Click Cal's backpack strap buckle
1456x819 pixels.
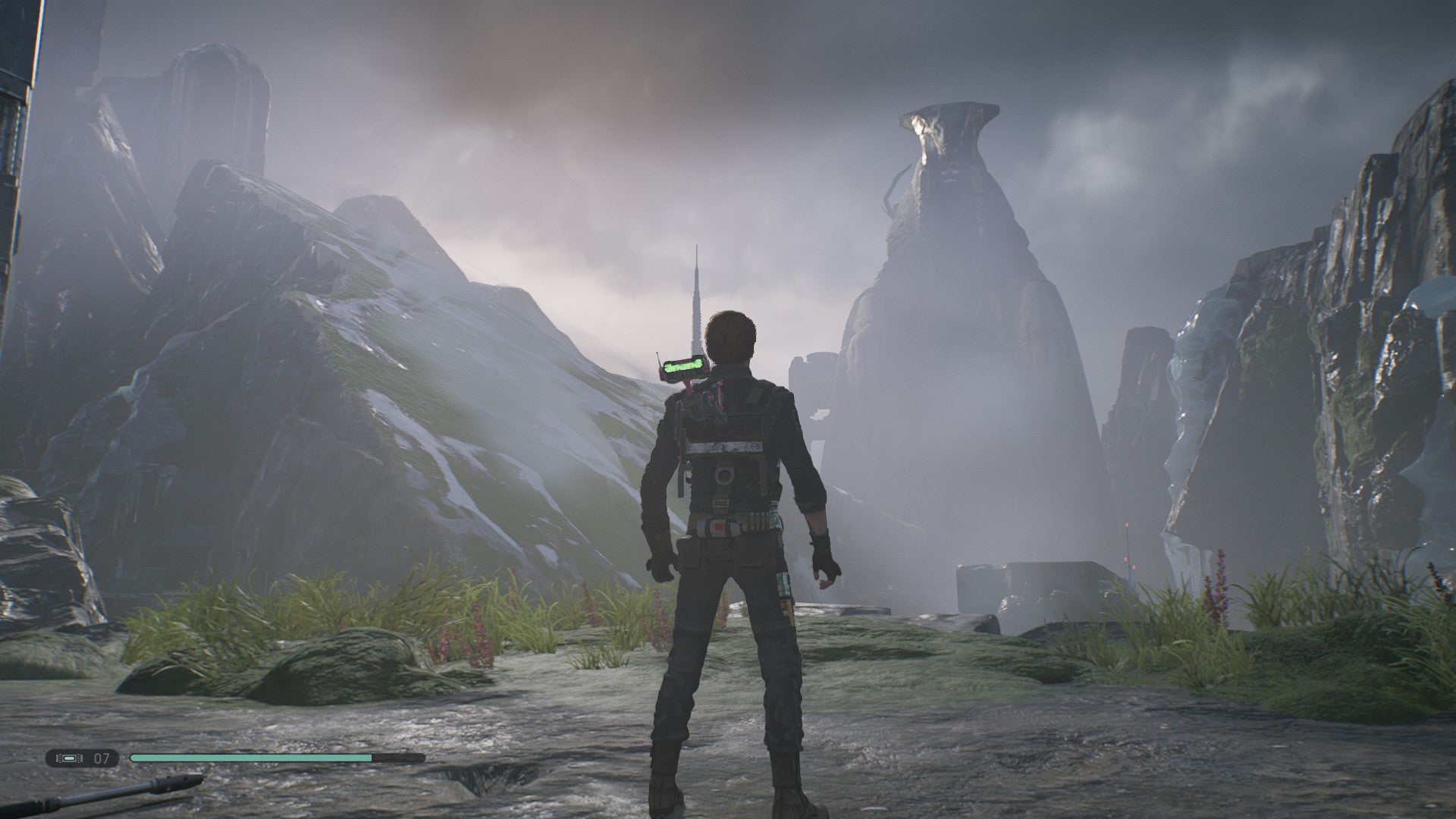pyautogui.click(x=726, y=475)
